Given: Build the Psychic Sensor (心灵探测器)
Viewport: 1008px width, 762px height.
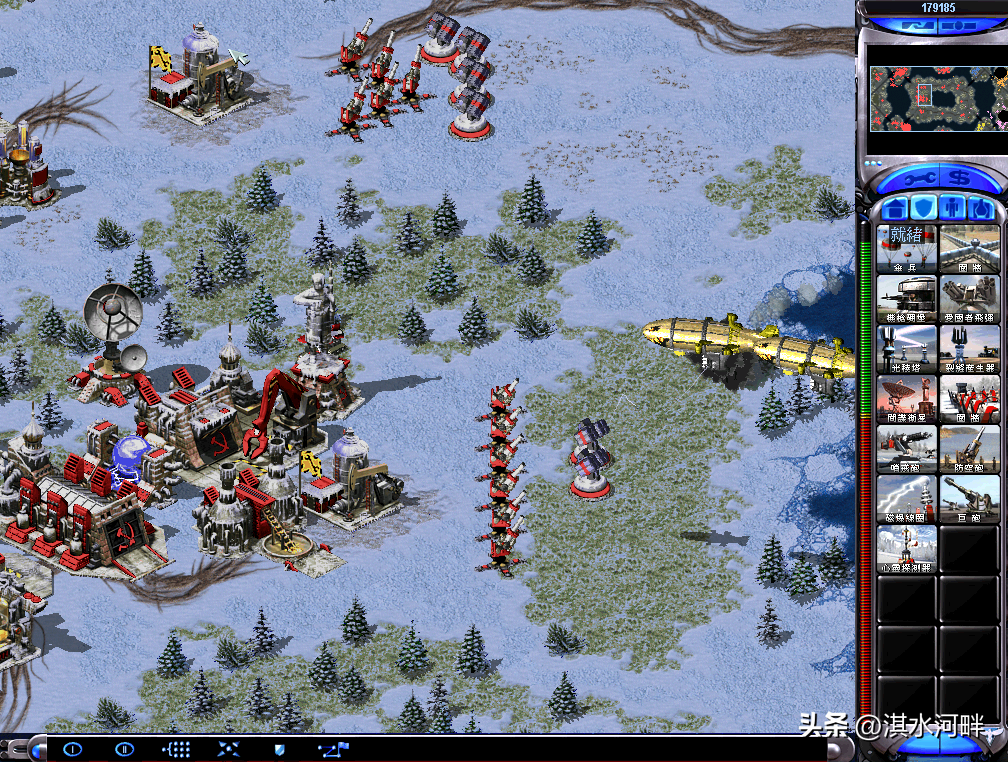Looking at the screenshot, I should (x=907, y=548).
